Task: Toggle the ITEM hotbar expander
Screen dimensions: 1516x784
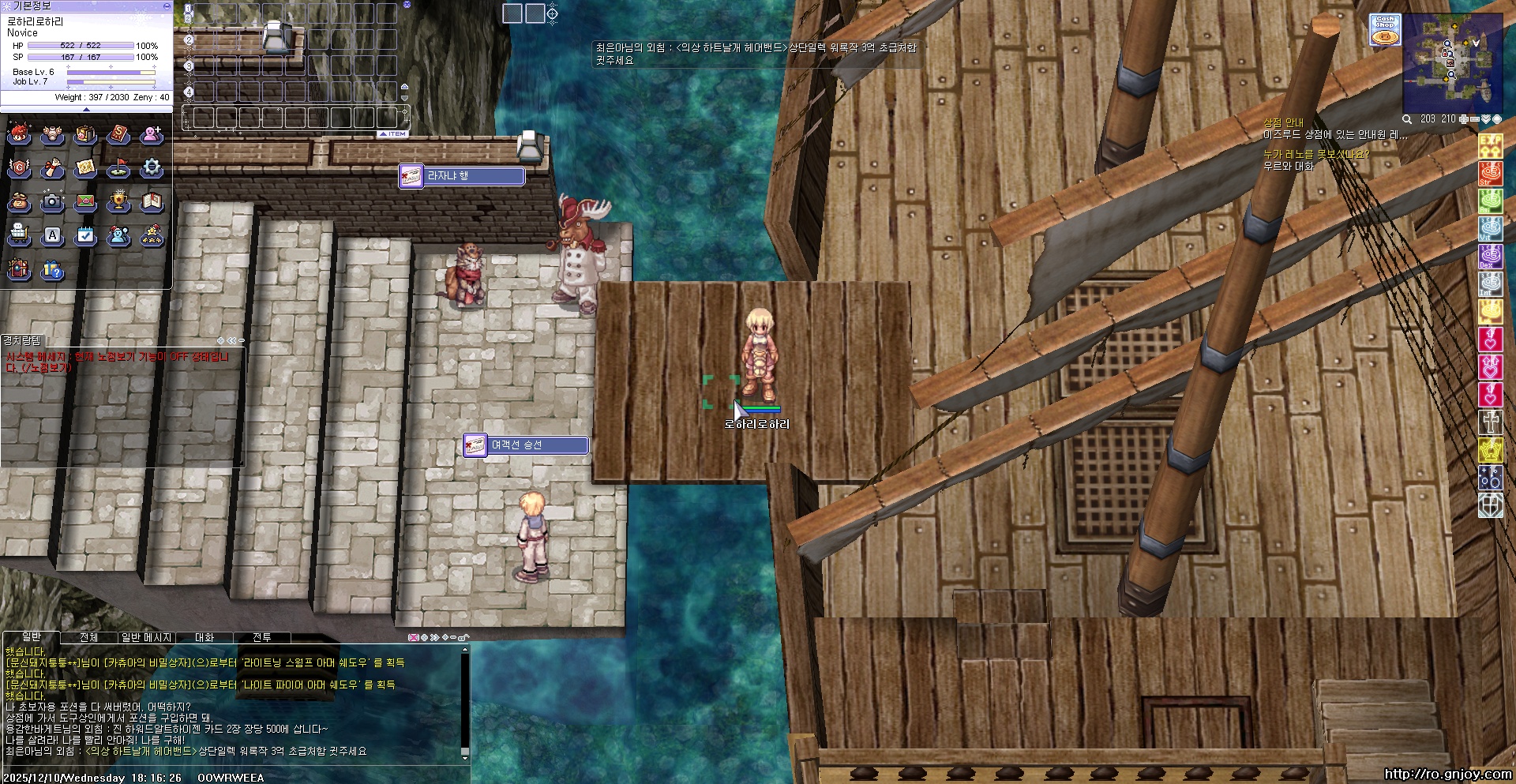Action: pos(392,134)
